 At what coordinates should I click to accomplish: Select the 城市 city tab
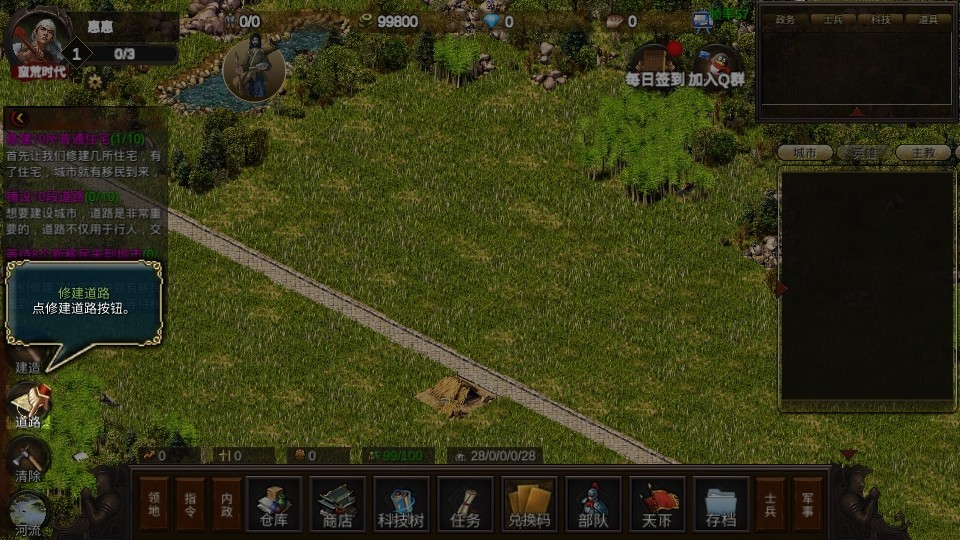[x=805, y=153]
